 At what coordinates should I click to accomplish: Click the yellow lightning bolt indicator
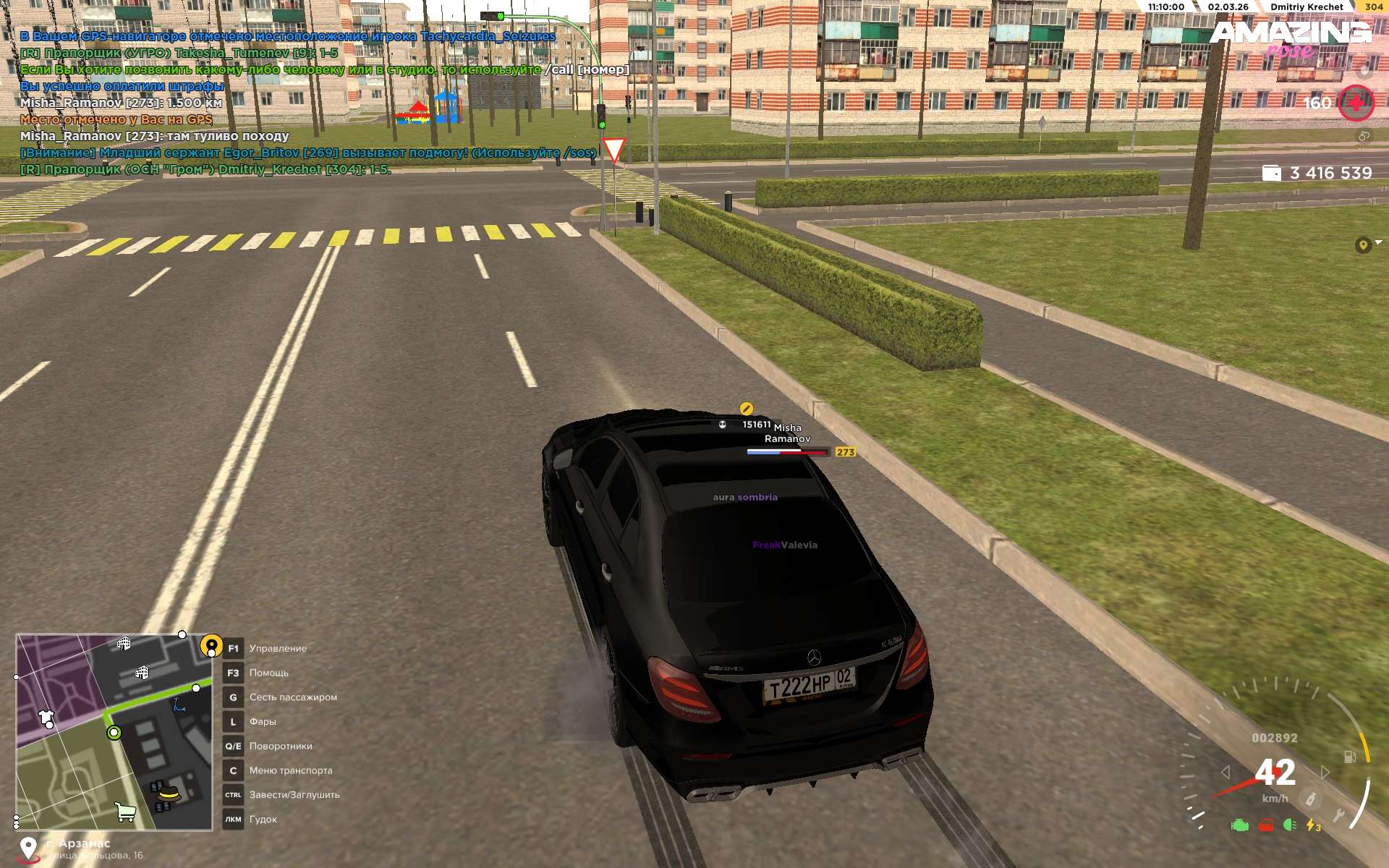[1312, 825]
